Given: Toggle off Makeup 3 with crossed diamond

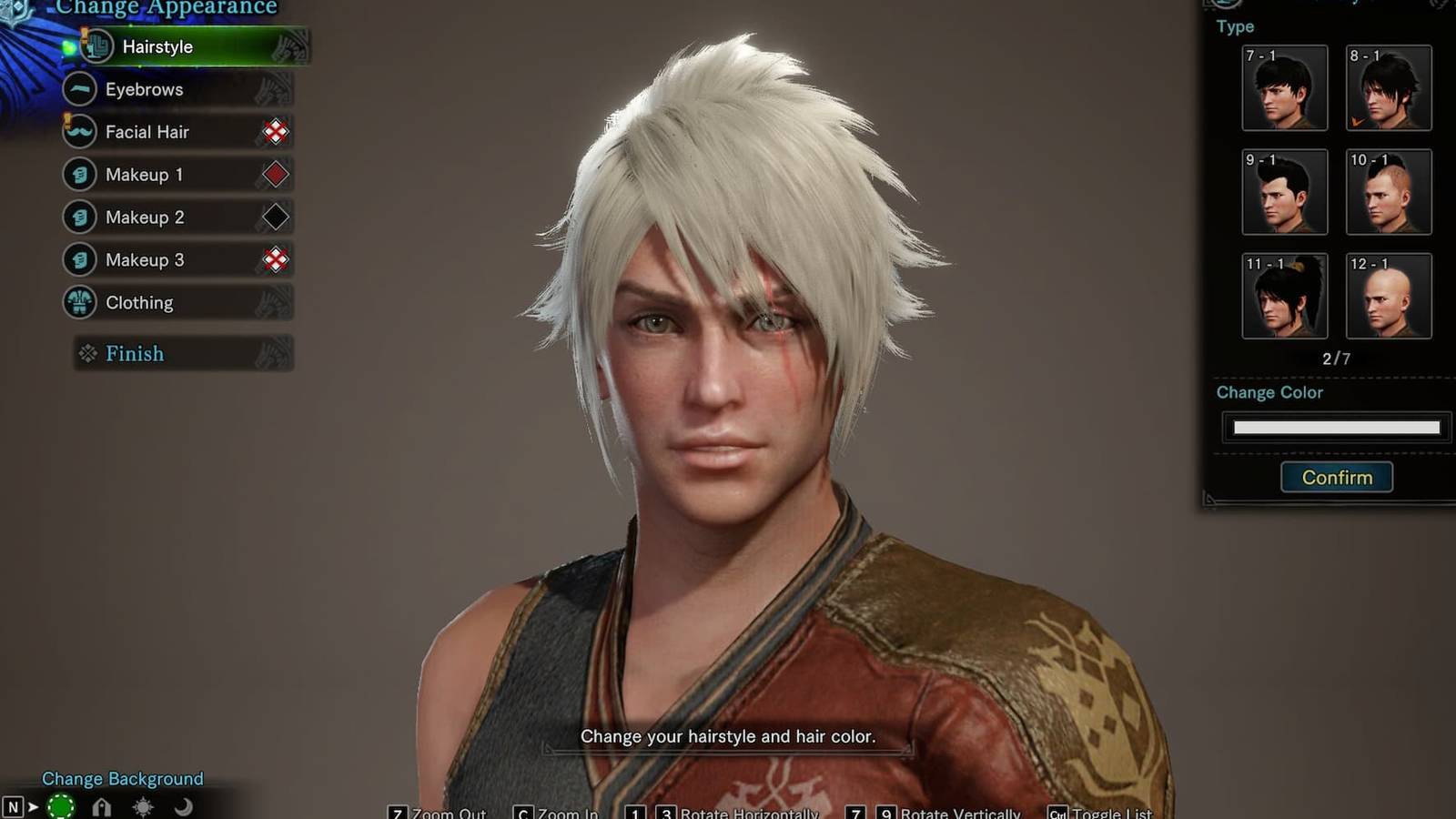Looking at the screenshot, I should click(275, 259).
